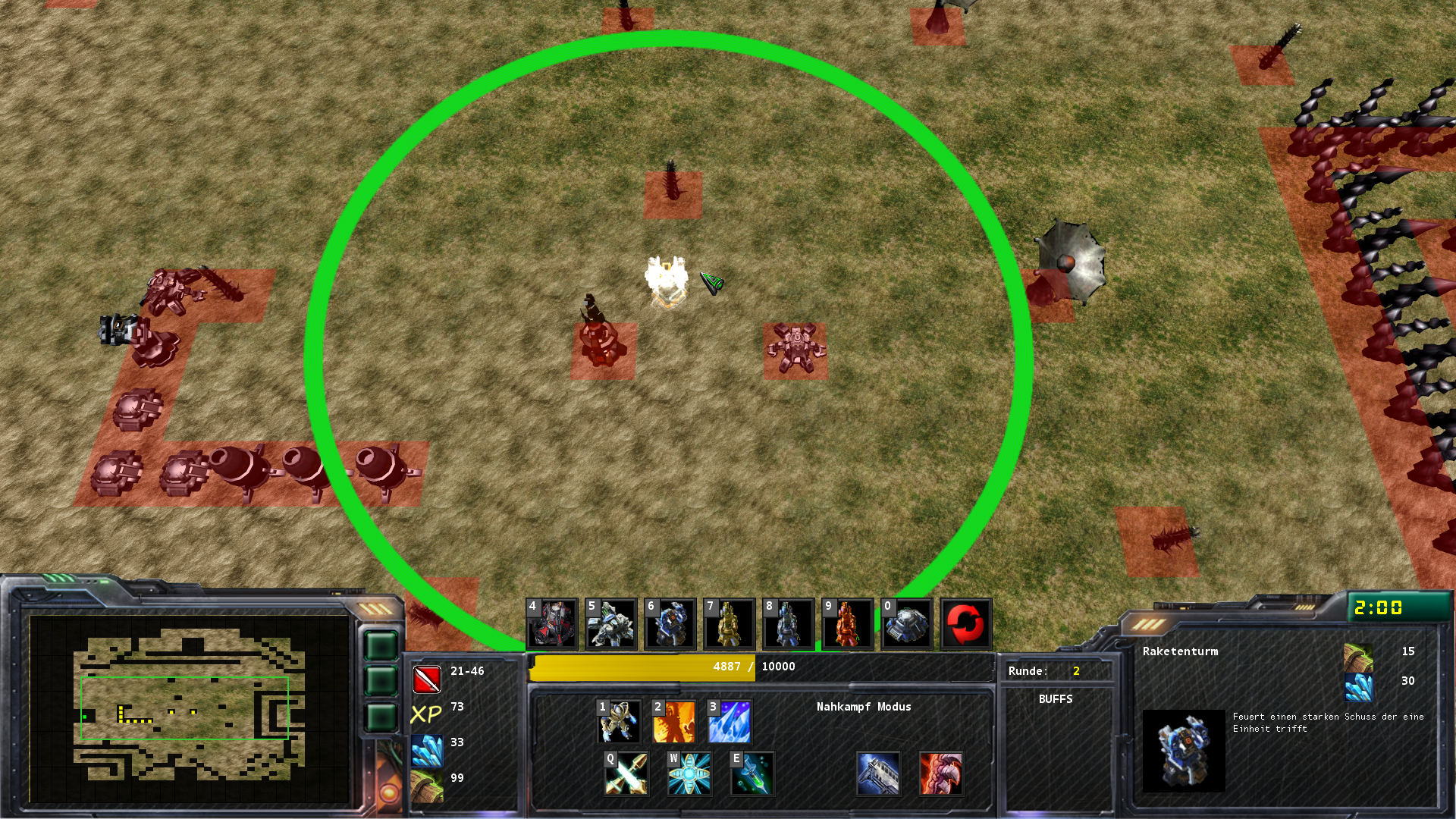
Task: Click the top green minimap side button
Action: click(381, 646)
